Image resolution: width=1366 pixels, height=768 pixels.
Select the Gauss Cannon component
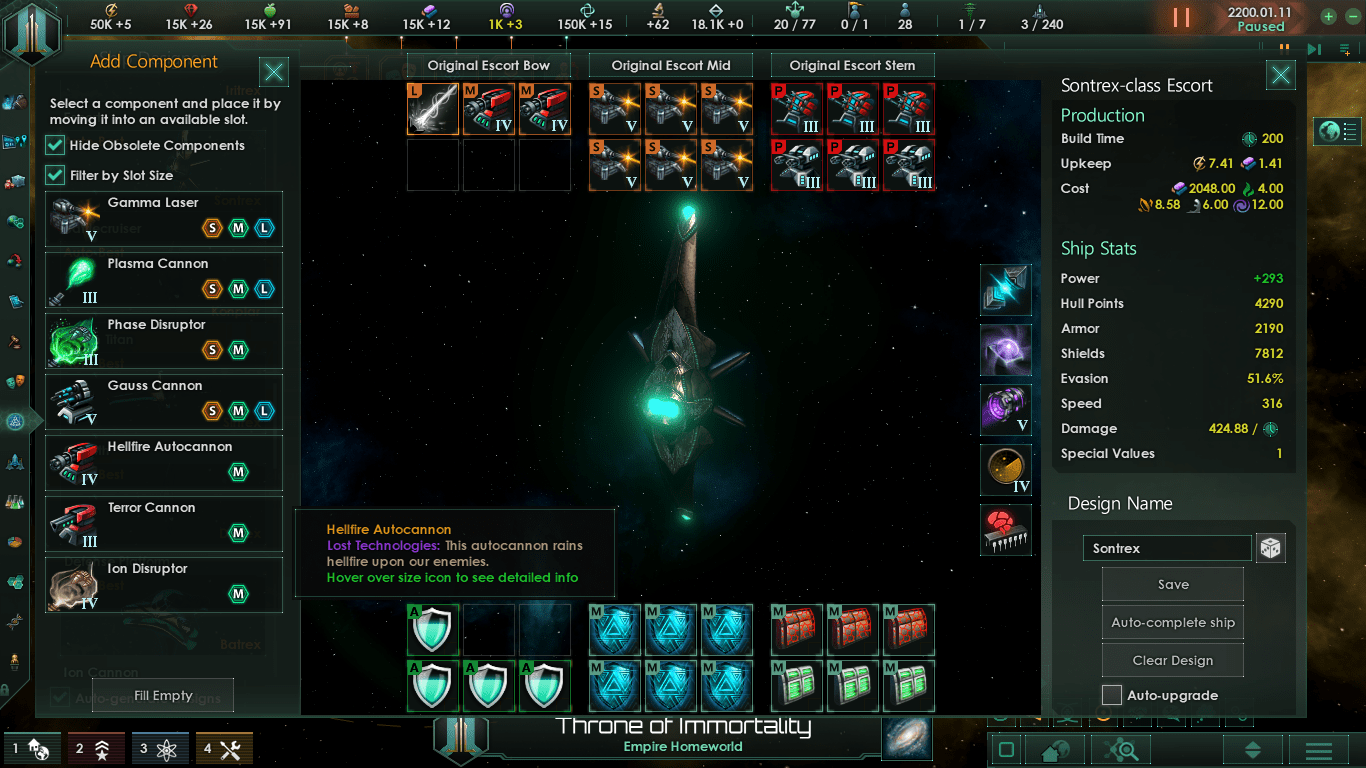(x=163, y=401)
